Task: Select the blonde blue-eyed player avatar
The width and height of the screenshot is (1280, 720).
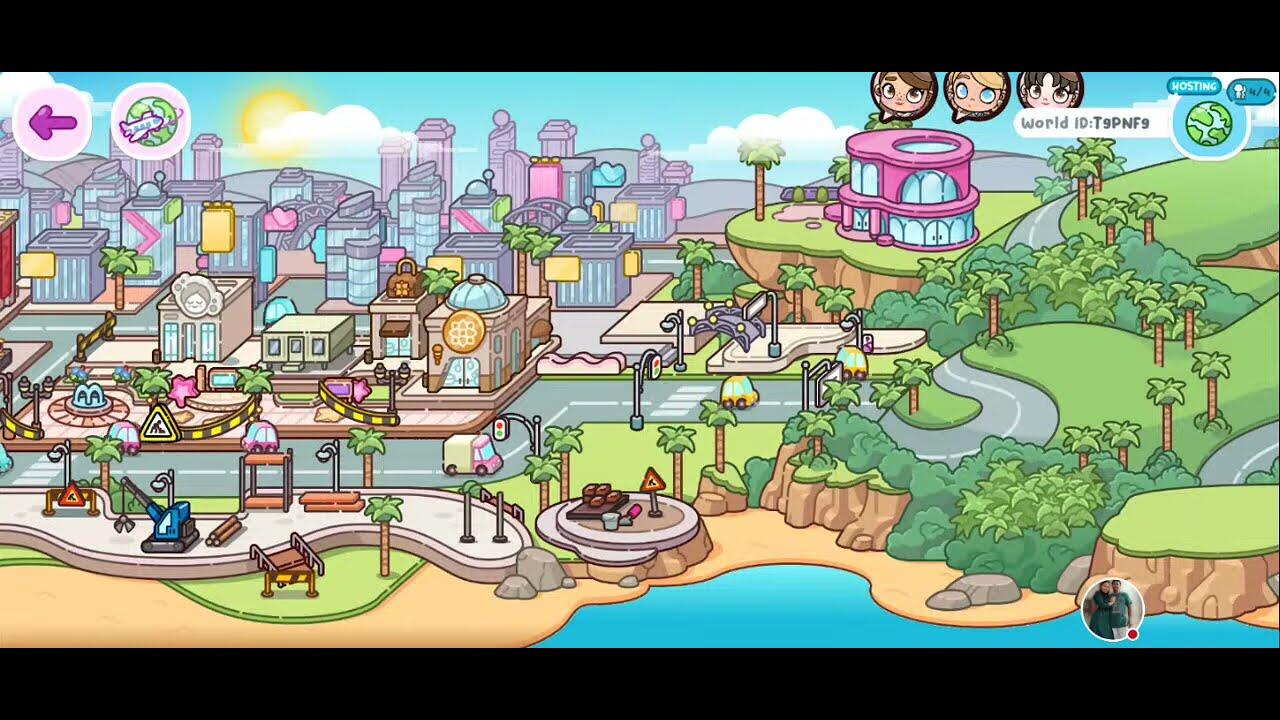Action: pos(977,95)
